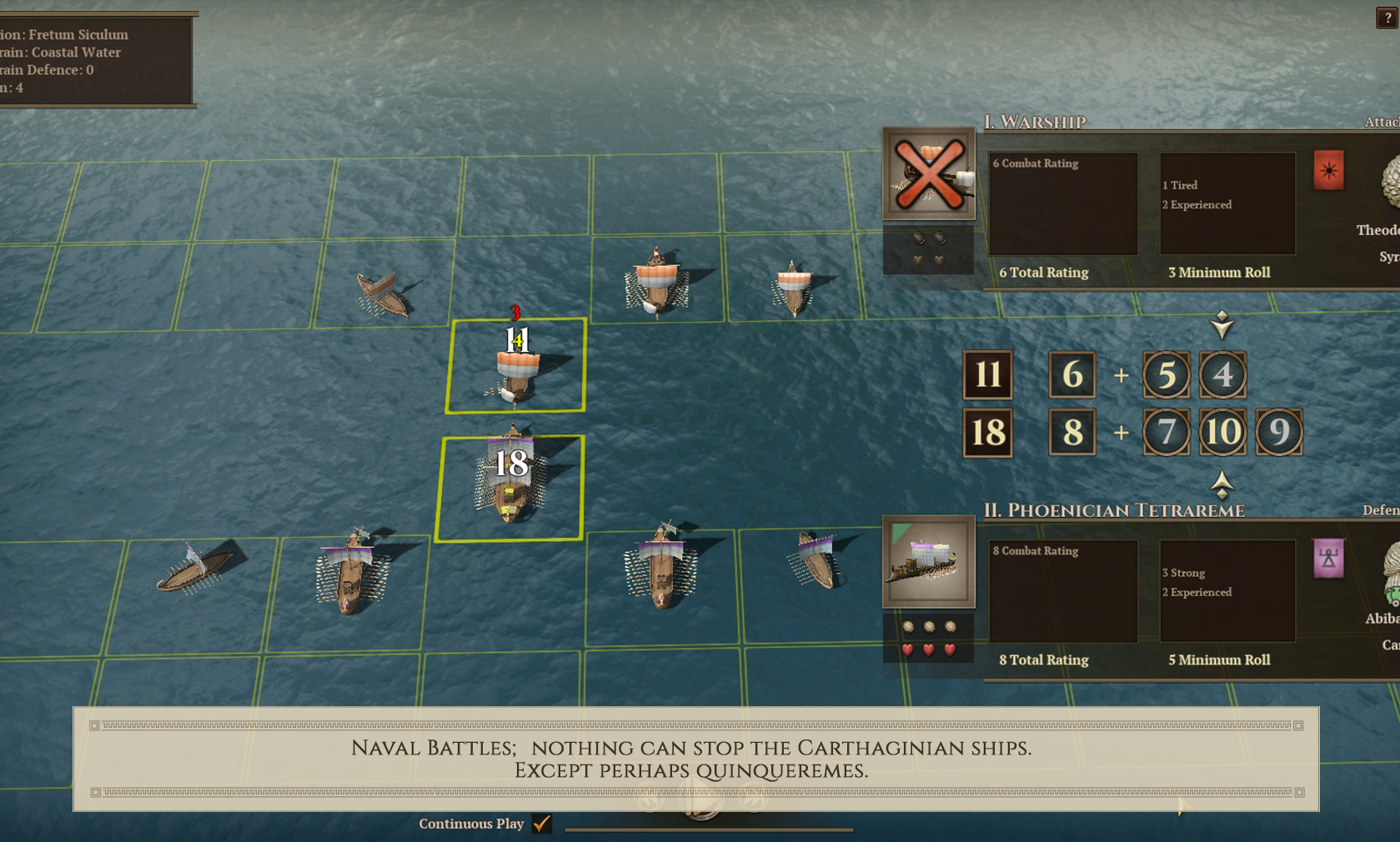Viewport: 1400px width, 842px height.
Task: Select the highlighted tetrareme tile showing 18
Action: coord(510,488)
